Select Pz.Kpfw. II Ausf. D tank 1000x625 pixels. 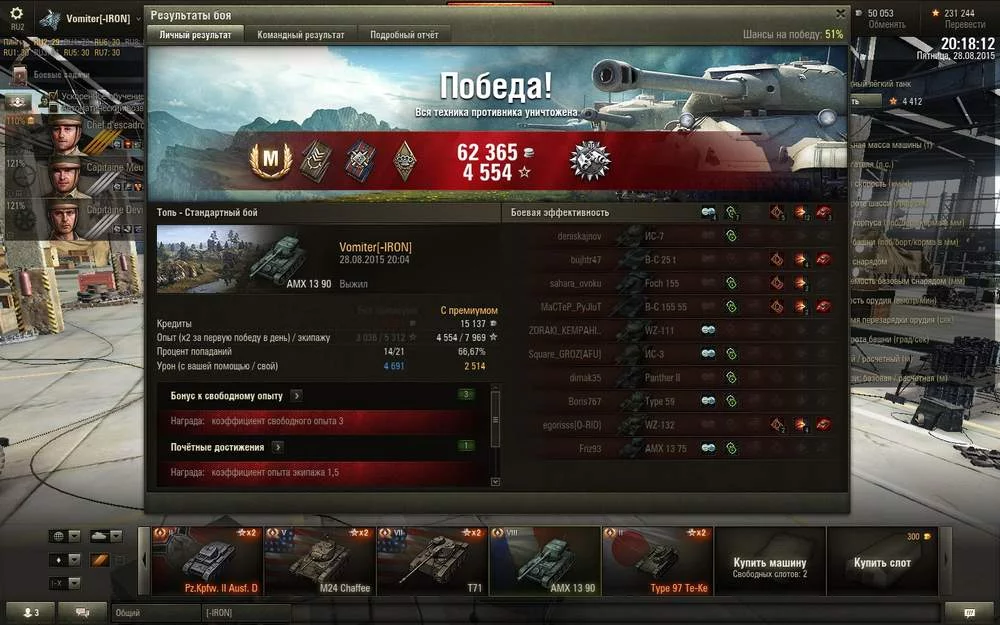(206, 560)
